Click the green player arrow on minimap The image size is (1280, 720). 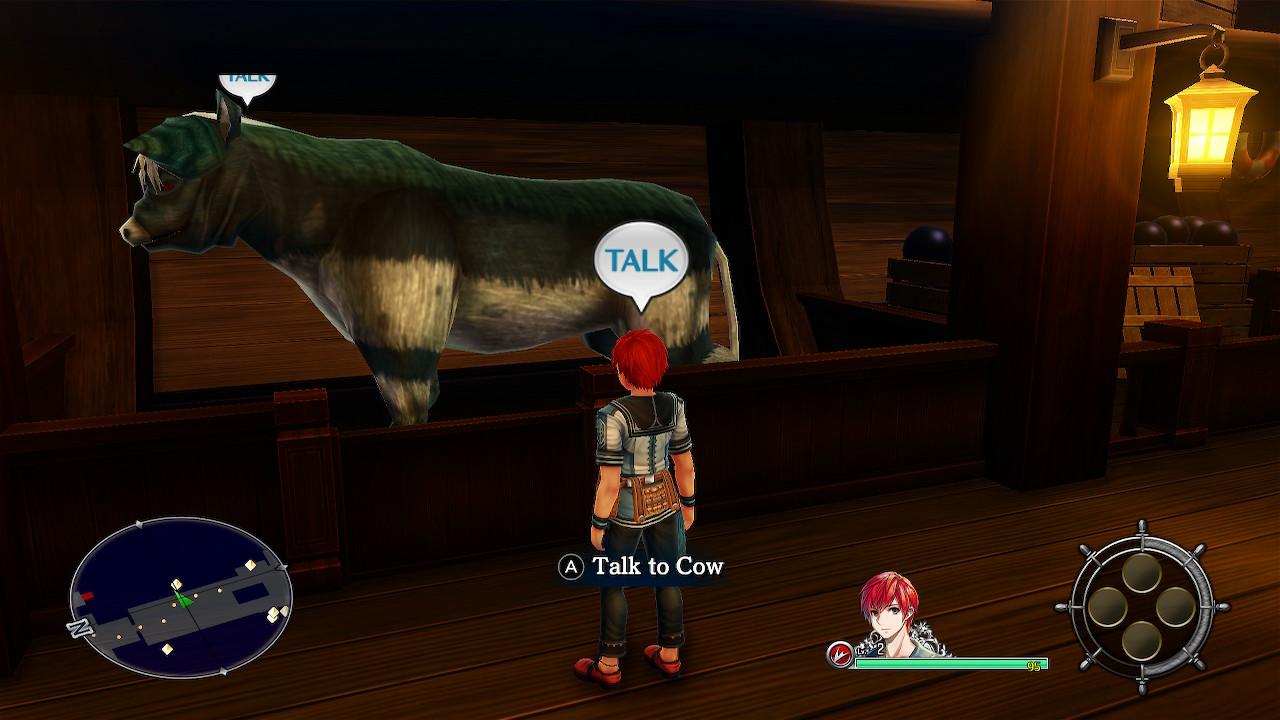(182, 599)
